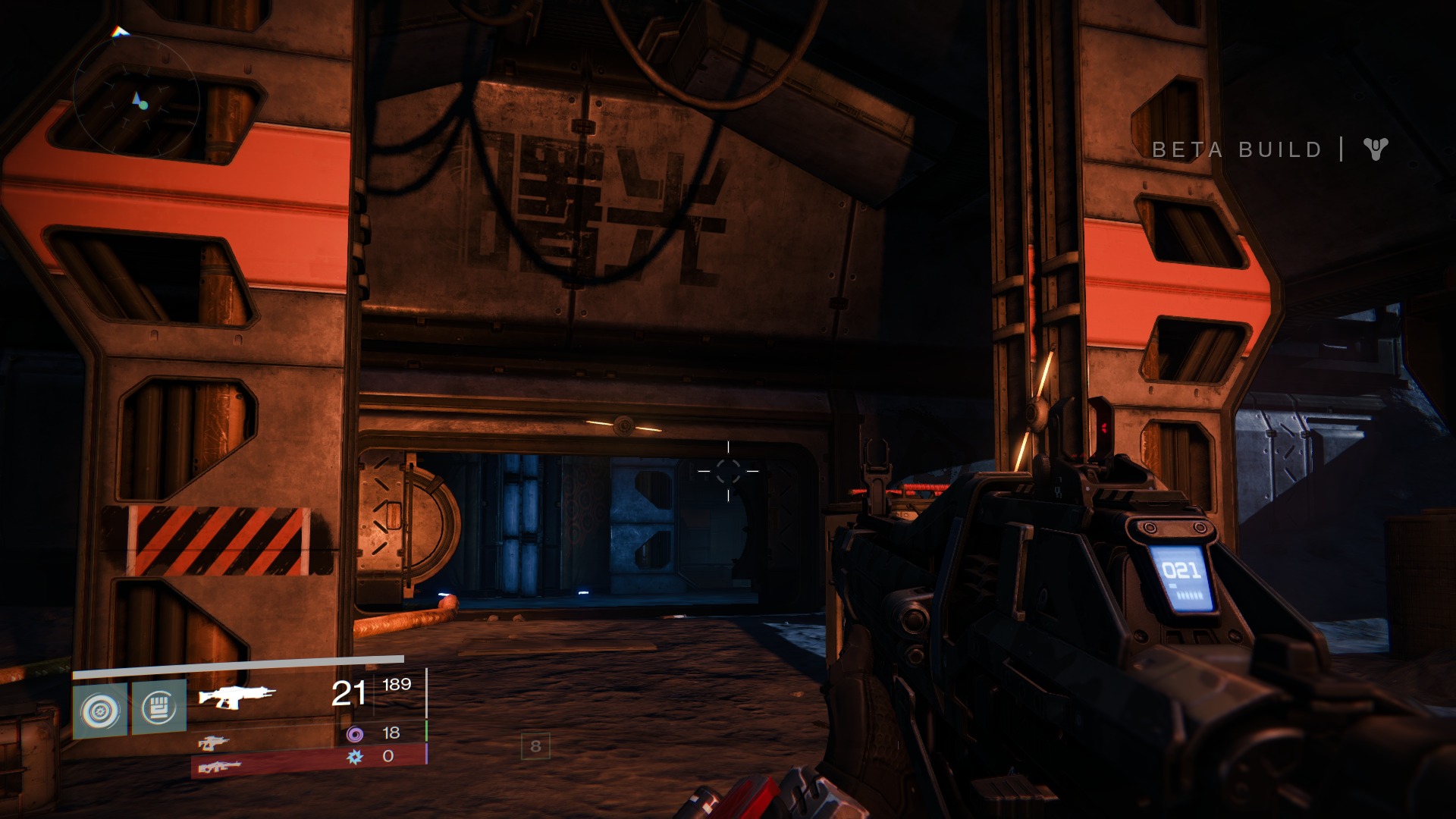1456x819 pixels.
Task: Select the grenade ability icon
Action: (x=100, y=711)
